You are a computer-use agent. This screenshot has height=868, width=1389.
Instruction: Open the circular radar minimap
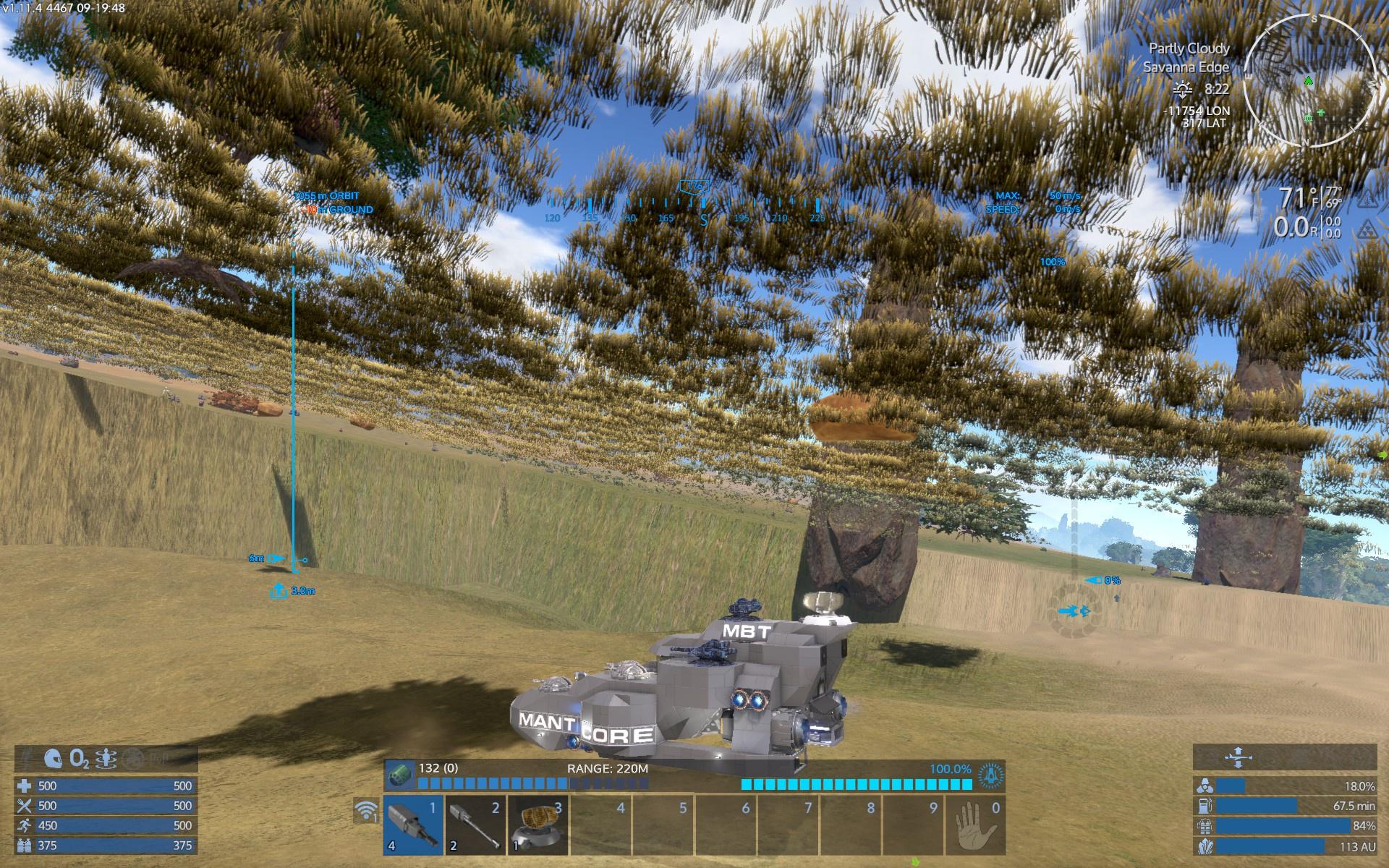pos(1310,81)
